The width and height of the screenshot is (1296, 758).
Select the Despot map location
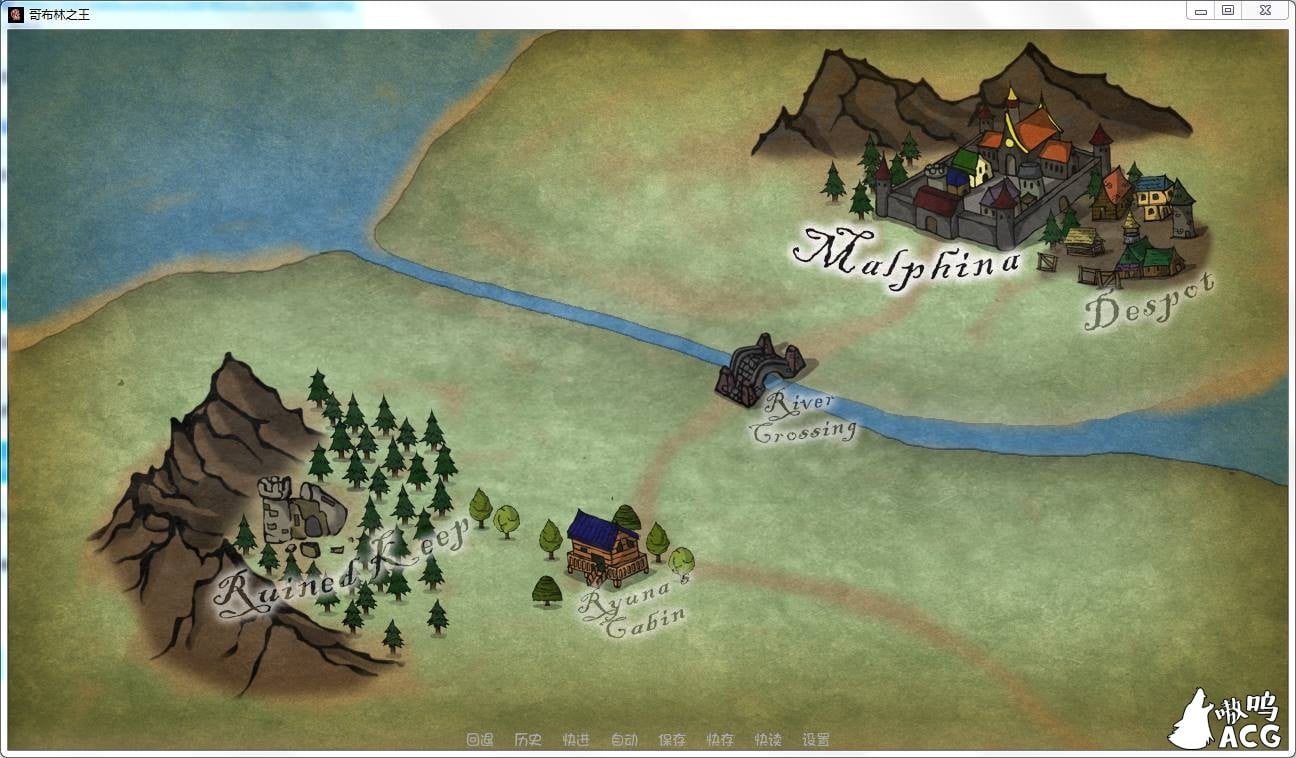[1148, 302]
